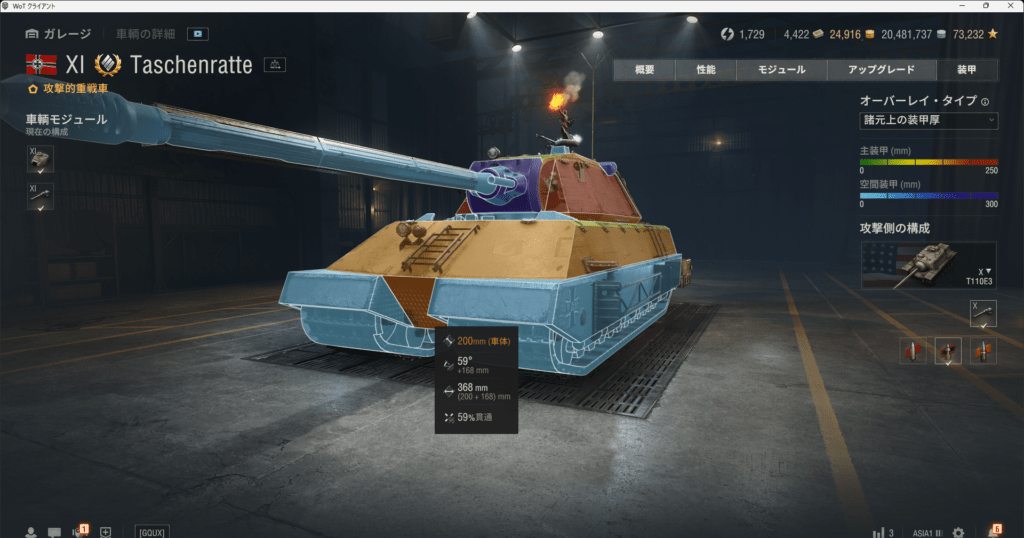The height and width of the screenshot is (538, 1024).
Task: Open the game settings gear
Action: (958, 532)
